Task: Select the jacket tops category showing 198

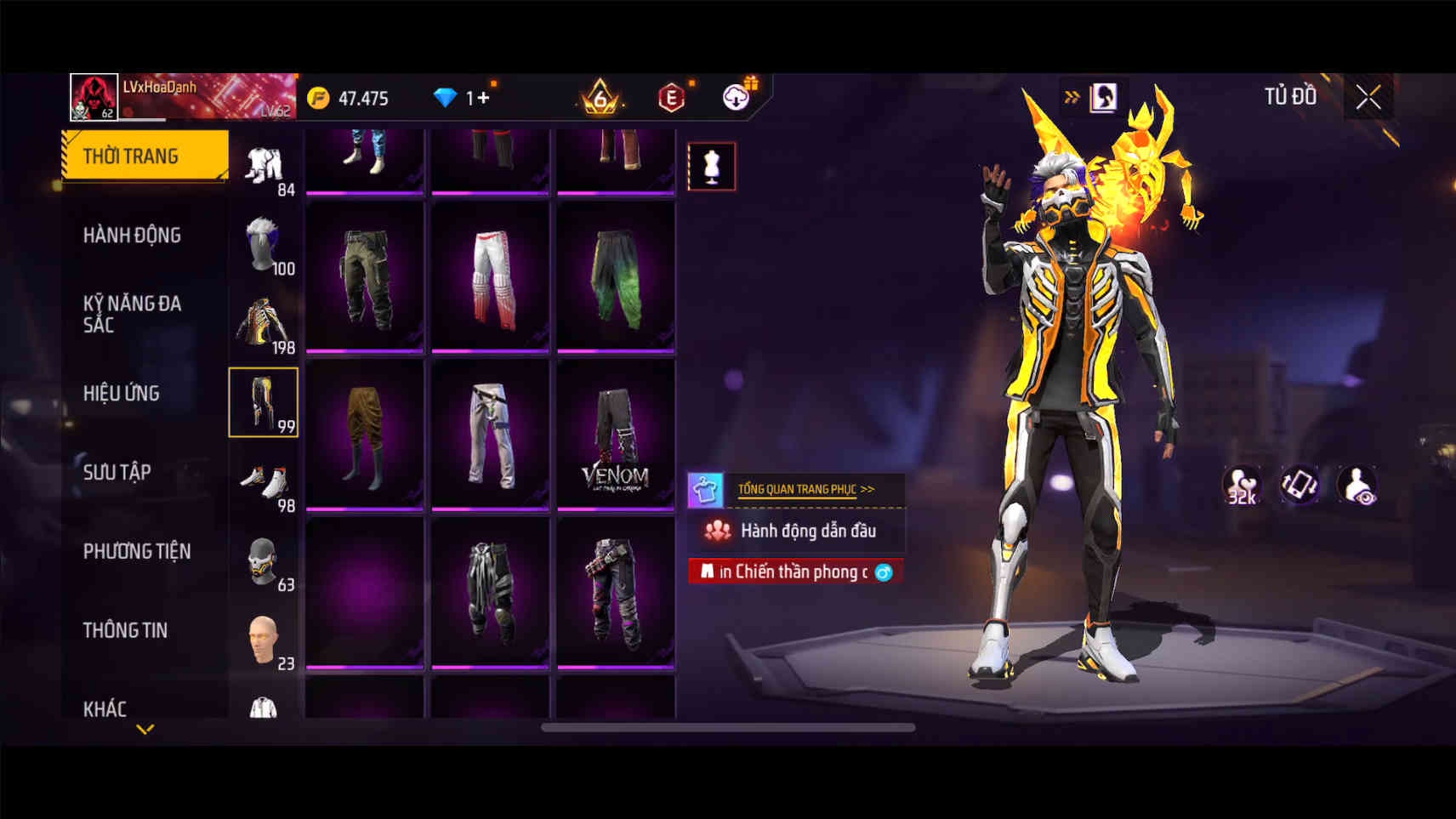Action: tap(264, 324)
